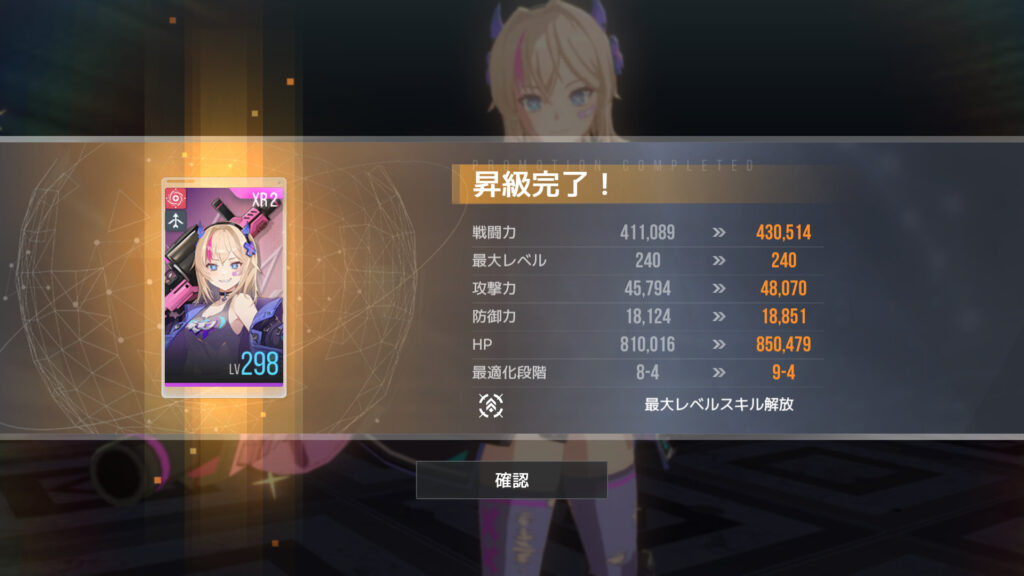The width and height of the screenshot is (1024, 576).
Task: Select the XR 2 character card
Action: pos(224,288)
